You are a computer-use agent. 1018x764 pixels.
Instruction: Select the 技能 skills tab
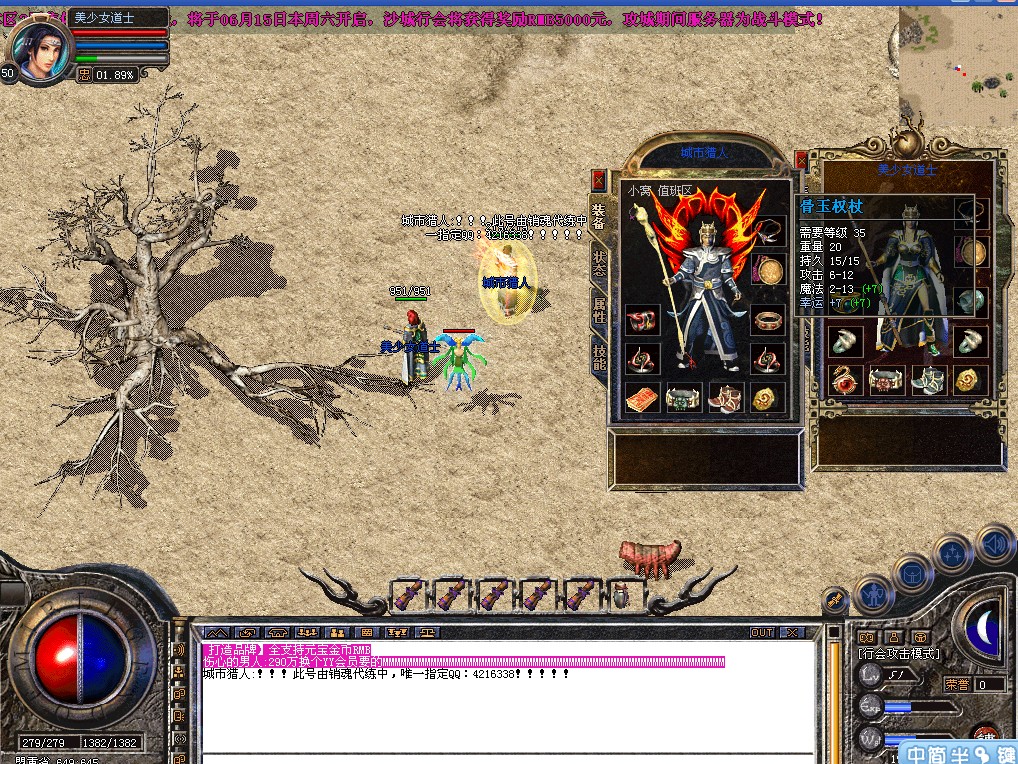(x=599, y=356)
